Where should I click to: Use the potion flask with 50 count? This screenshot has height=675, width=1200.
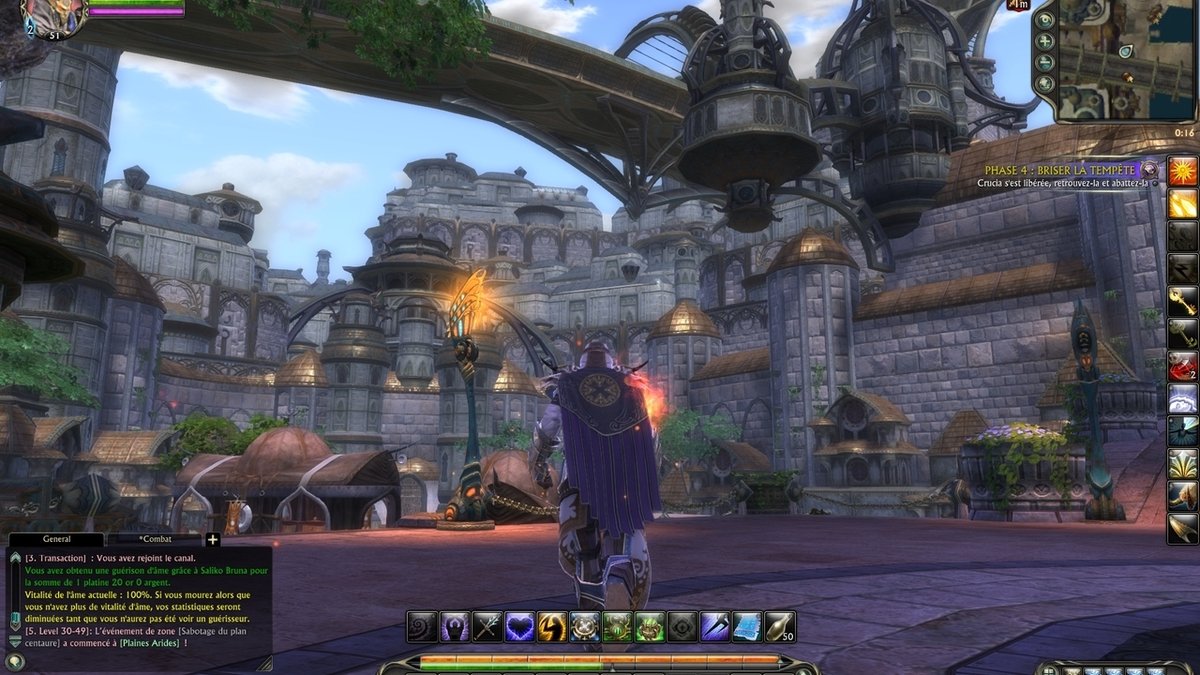[x=779, y=626]
